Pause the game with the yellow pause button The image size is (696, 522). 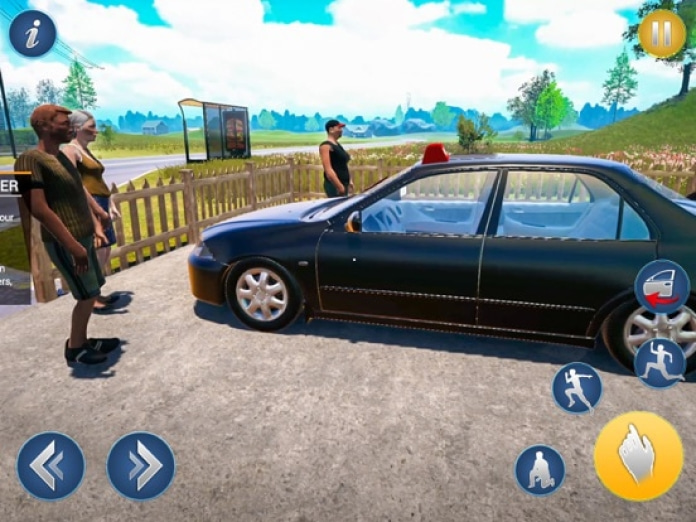pyautogui.click(x=662, y=34)
